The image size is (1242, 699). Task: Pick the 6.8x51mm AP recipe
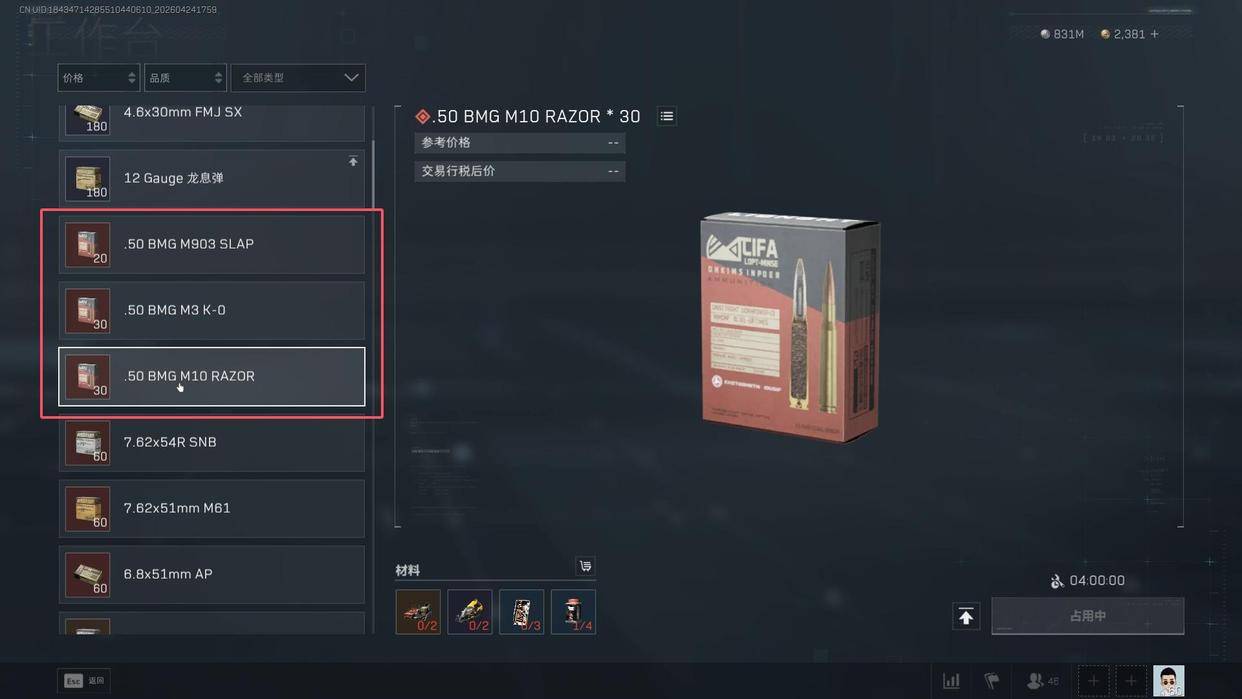point(212,574)
